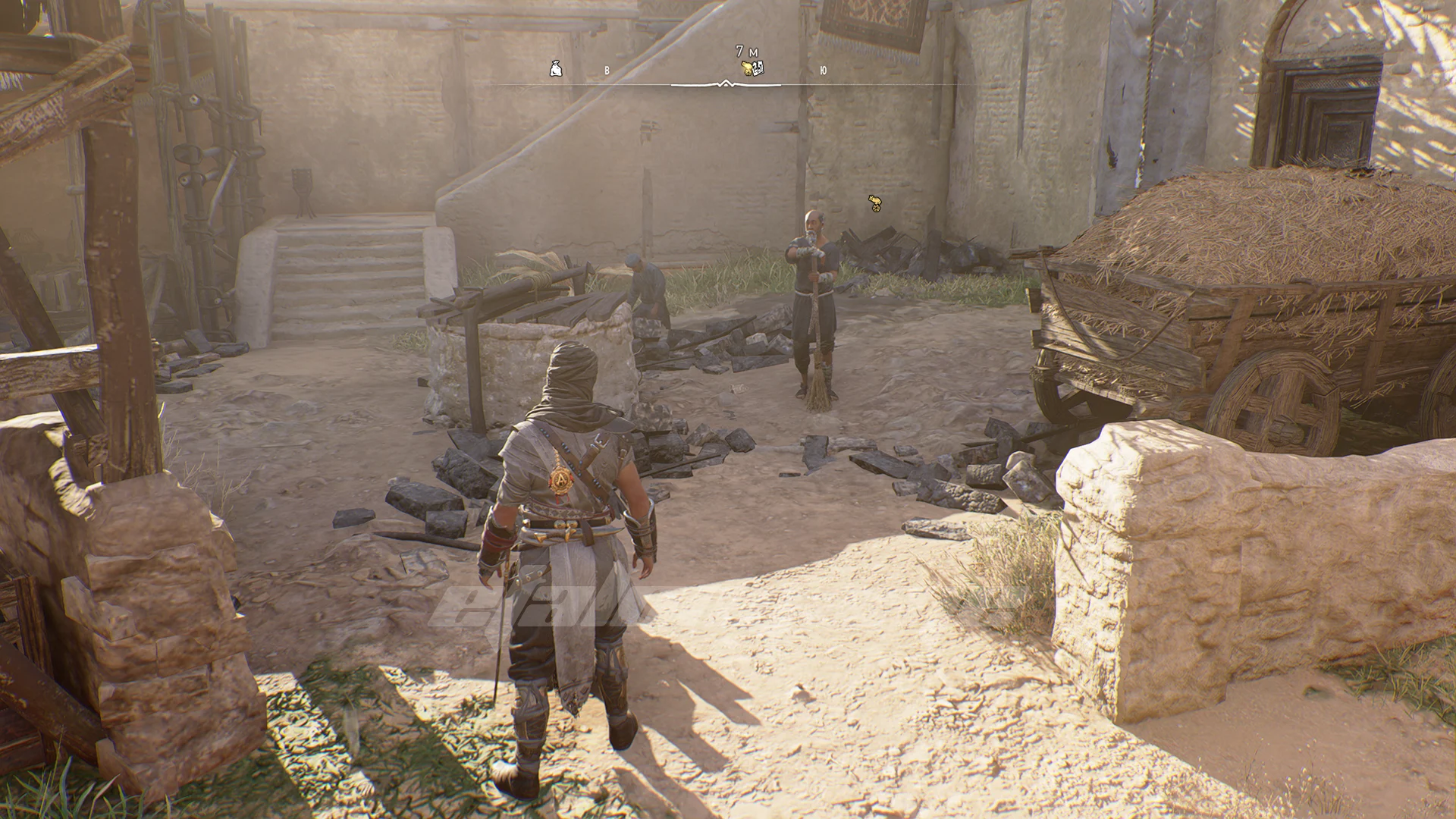The image size is (1456, 819).
Task: Click the white square marker on the compass
Action: 758,68
